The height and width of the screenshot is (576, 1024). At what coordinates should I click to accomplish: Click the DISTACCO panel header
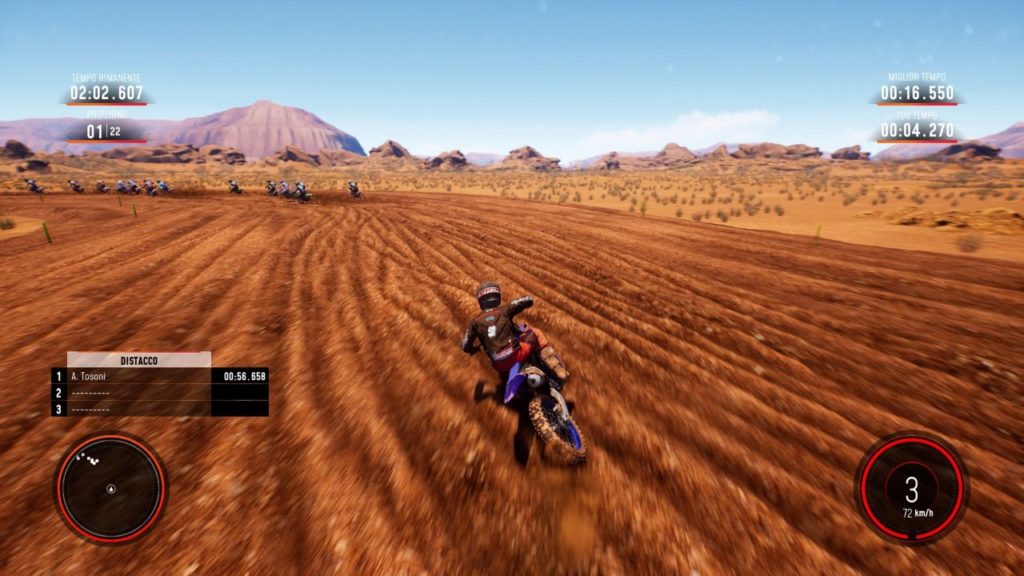pyautogui.click(x=139, y=359)
